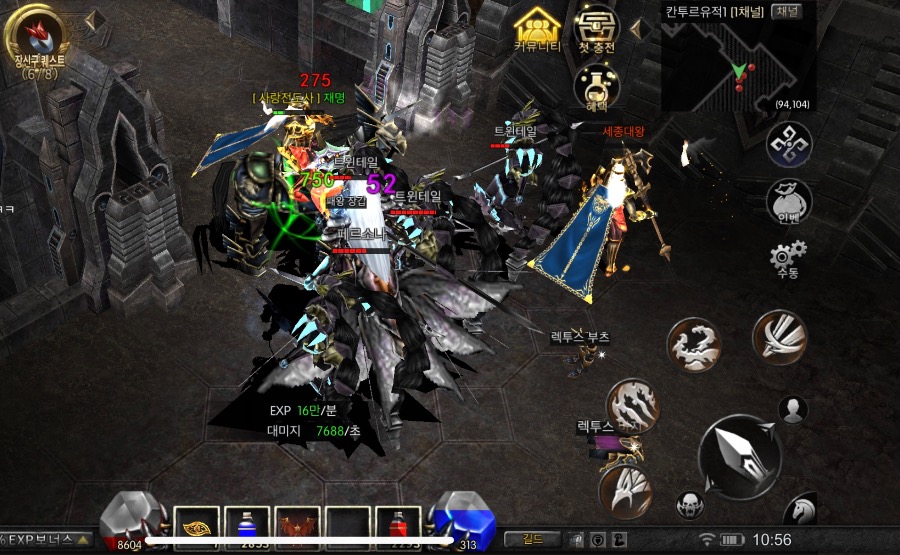The image size is (900, 555).
Task: Open the 첫 충전 first recharge offer
Action: point(597,29)
